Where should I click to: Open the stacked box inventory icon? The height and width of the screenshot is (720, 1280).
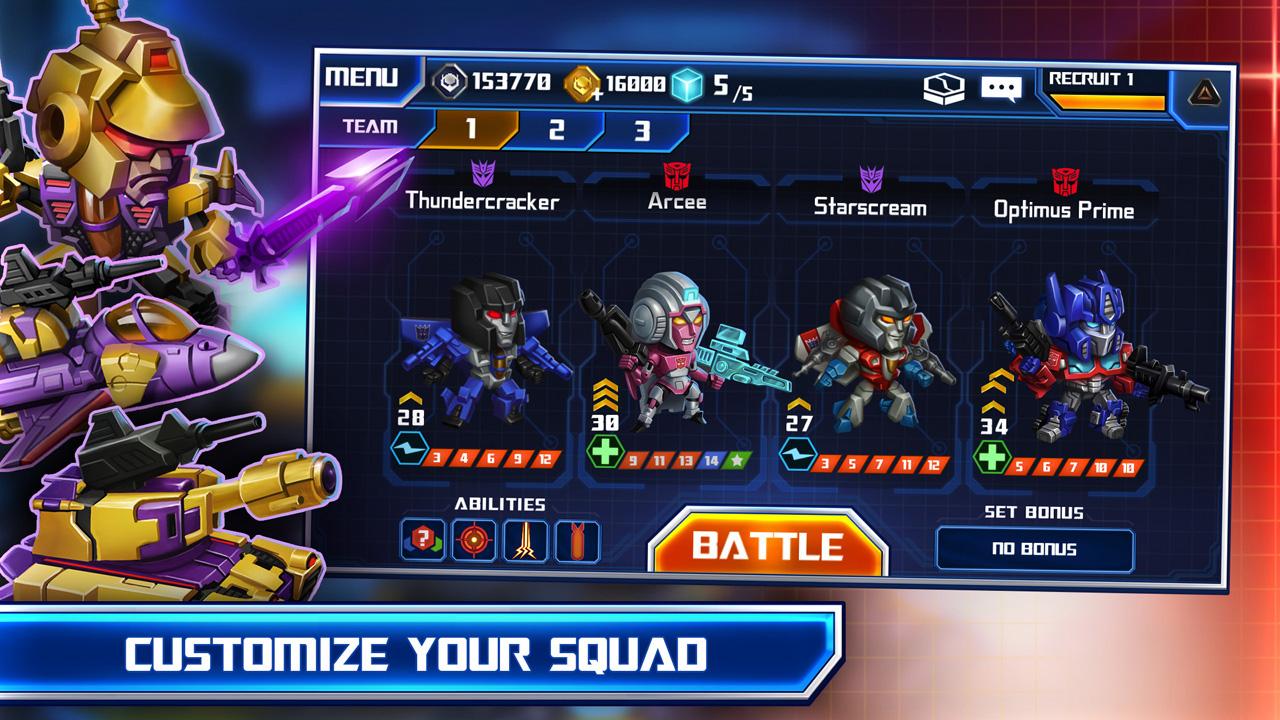pos(943,88)
